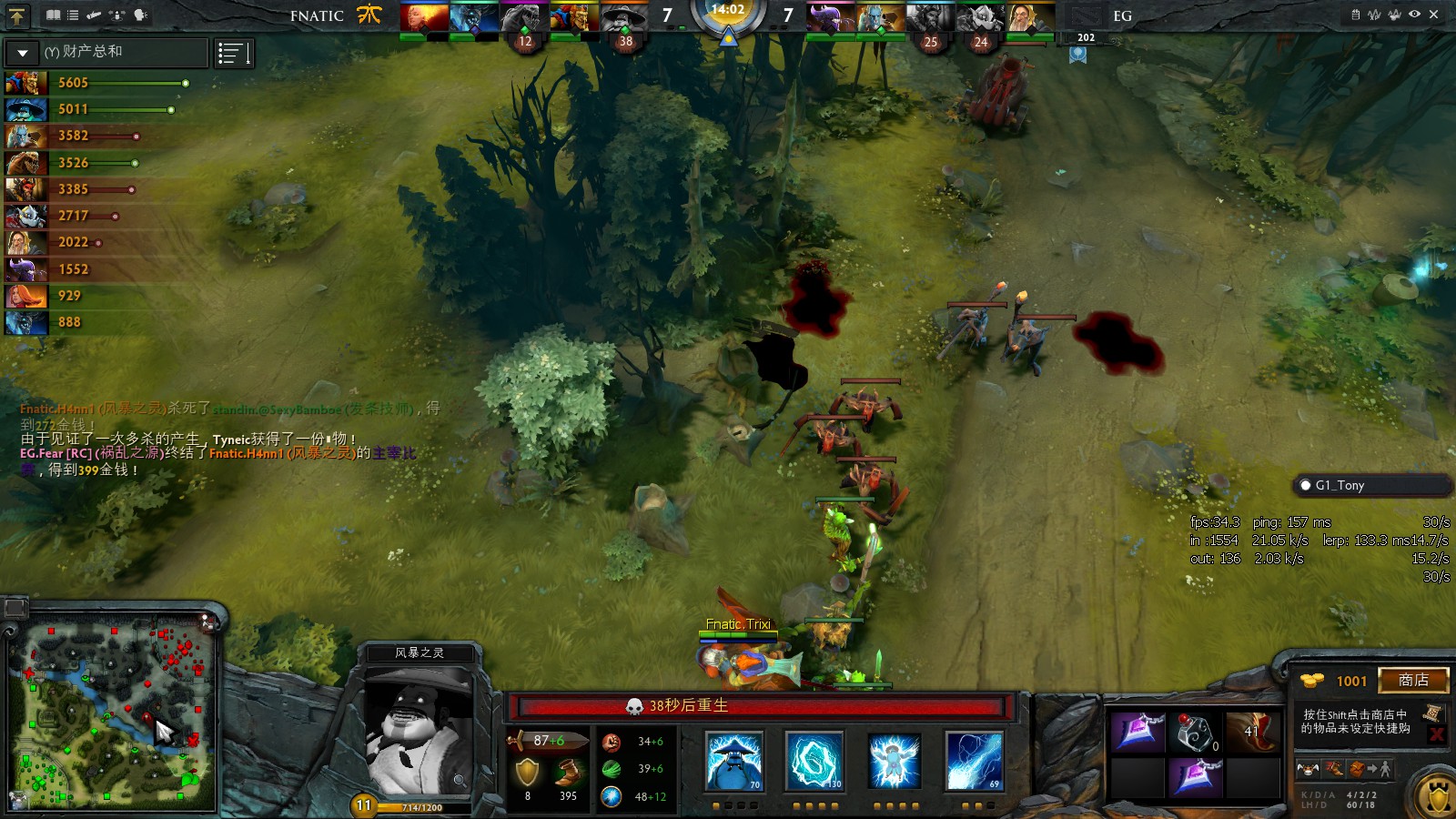The image size is (1456, 819).
Task: Open the 商店 shop
Action: pos(1412,681)
